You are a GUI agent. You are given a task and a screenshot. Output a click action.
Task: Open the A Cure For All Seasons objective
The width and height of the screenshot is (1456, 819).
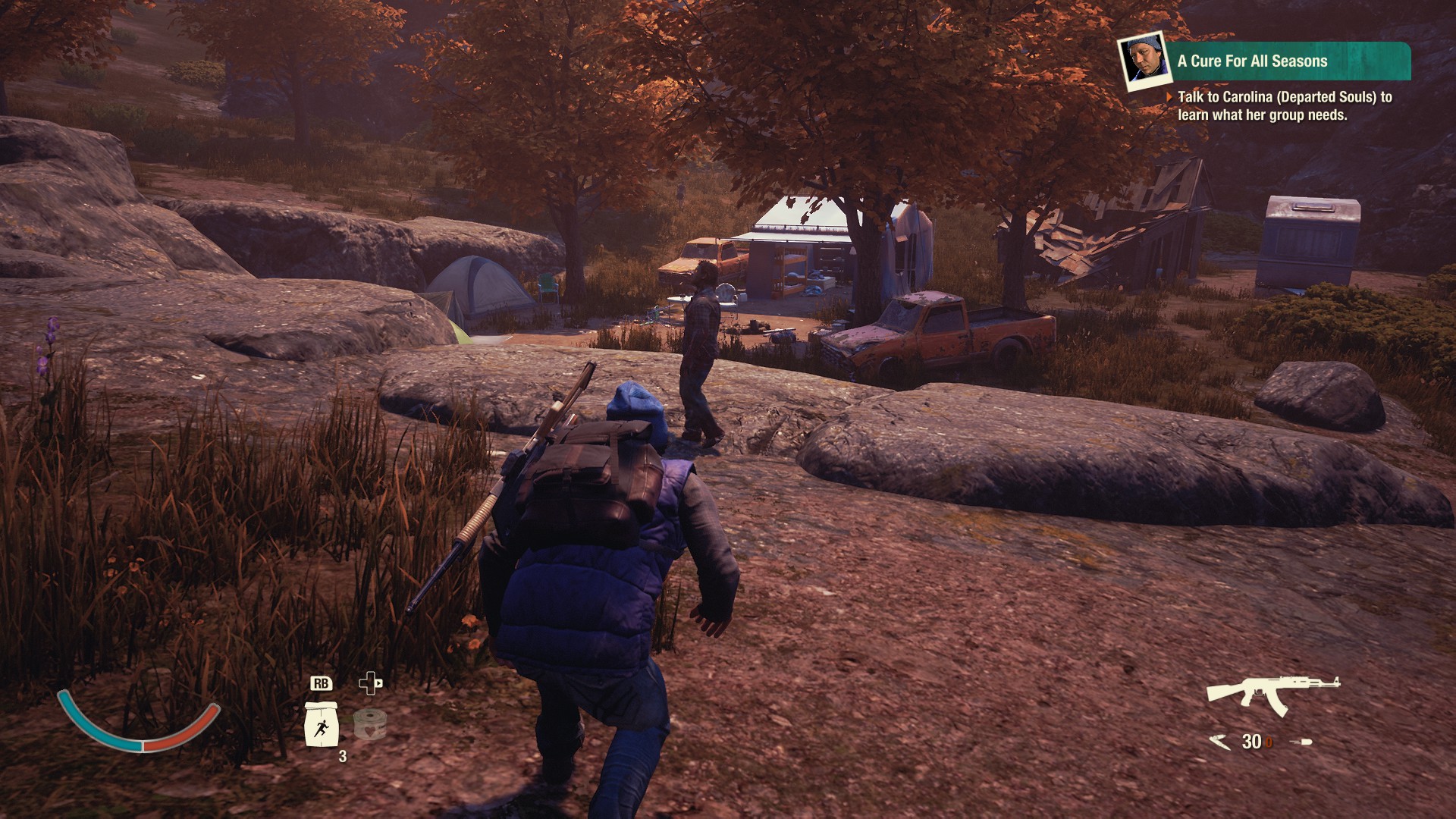click(x=1253, y=61)
